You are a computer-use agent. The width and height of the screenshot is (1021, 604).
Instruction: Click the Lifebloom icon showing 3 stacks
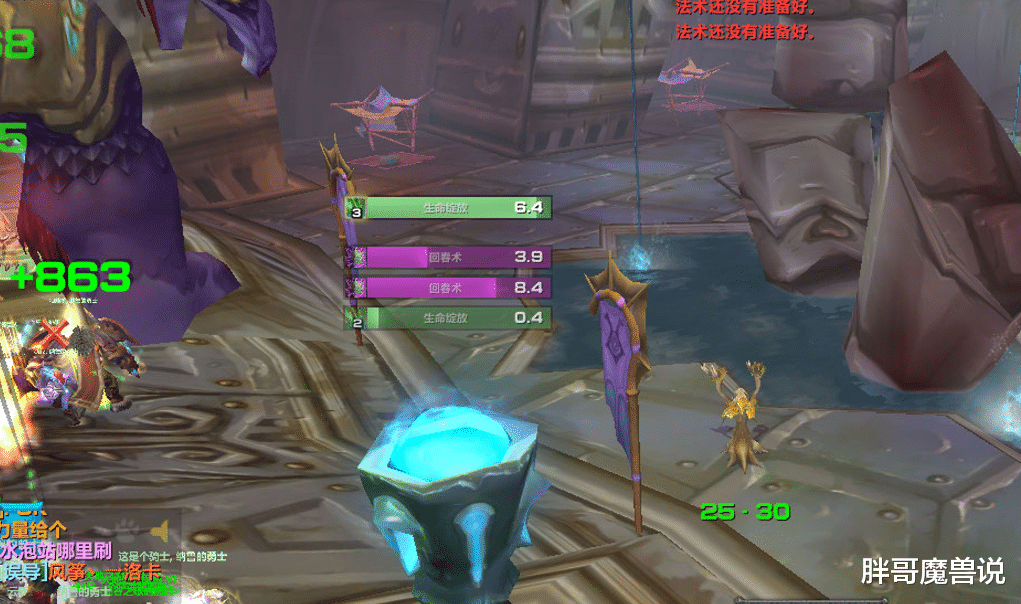click(355, 207)
